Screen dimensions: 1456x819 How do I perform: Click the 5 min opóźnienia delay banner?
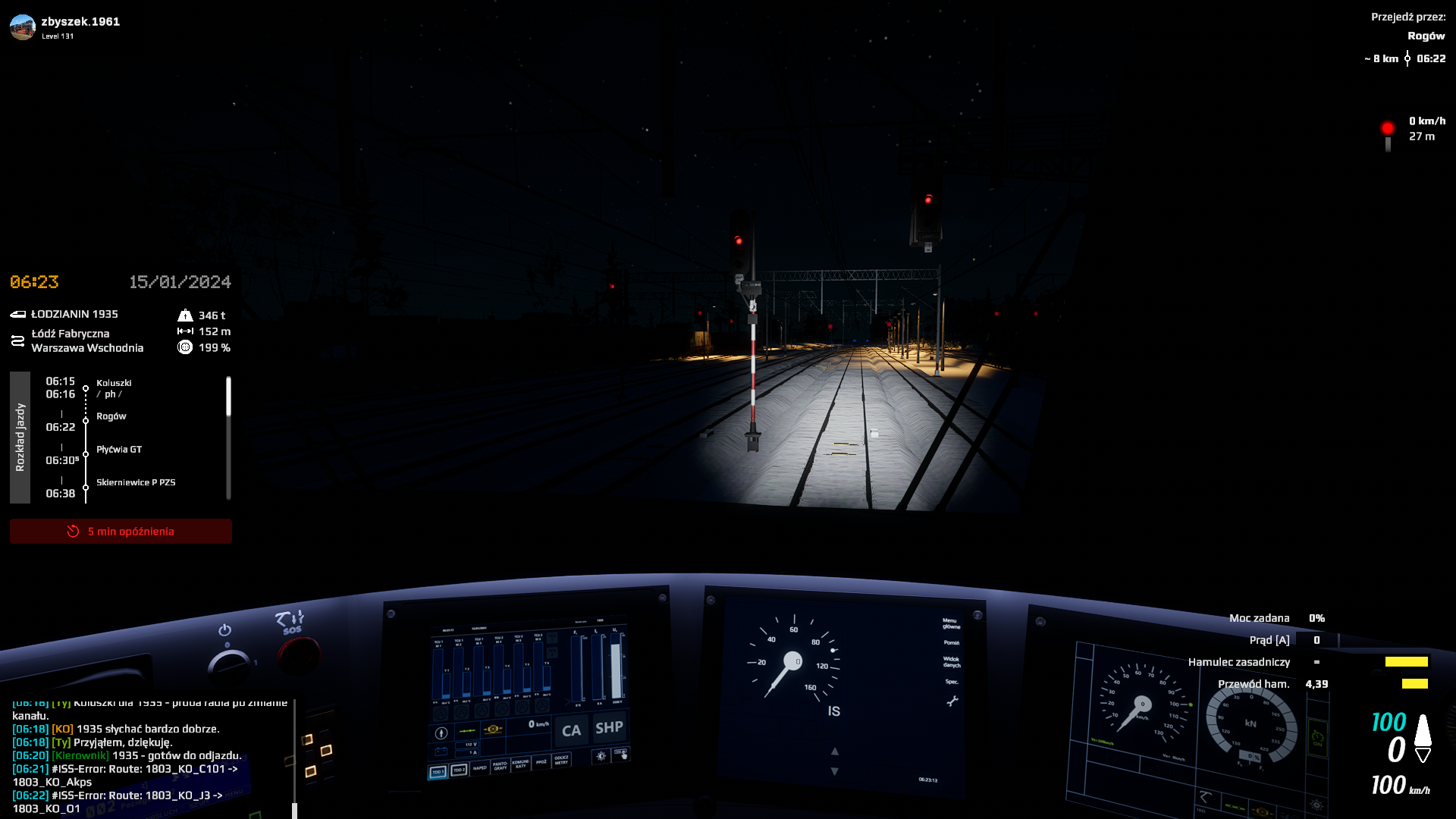pos(121,532)
